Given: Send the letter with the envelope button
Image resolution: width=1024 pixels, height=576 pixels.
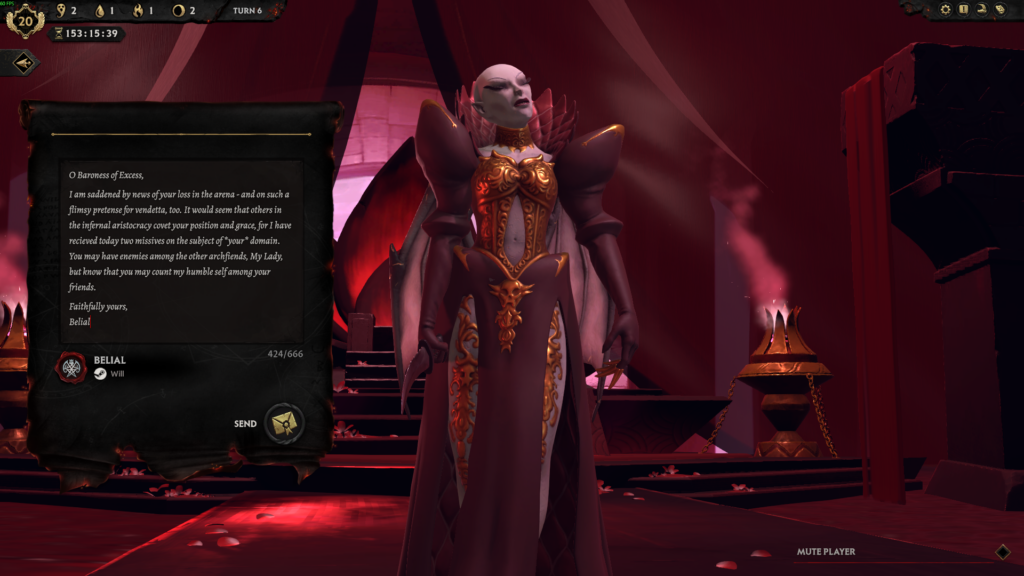Looking at the screenshot, I should [284, 424].
